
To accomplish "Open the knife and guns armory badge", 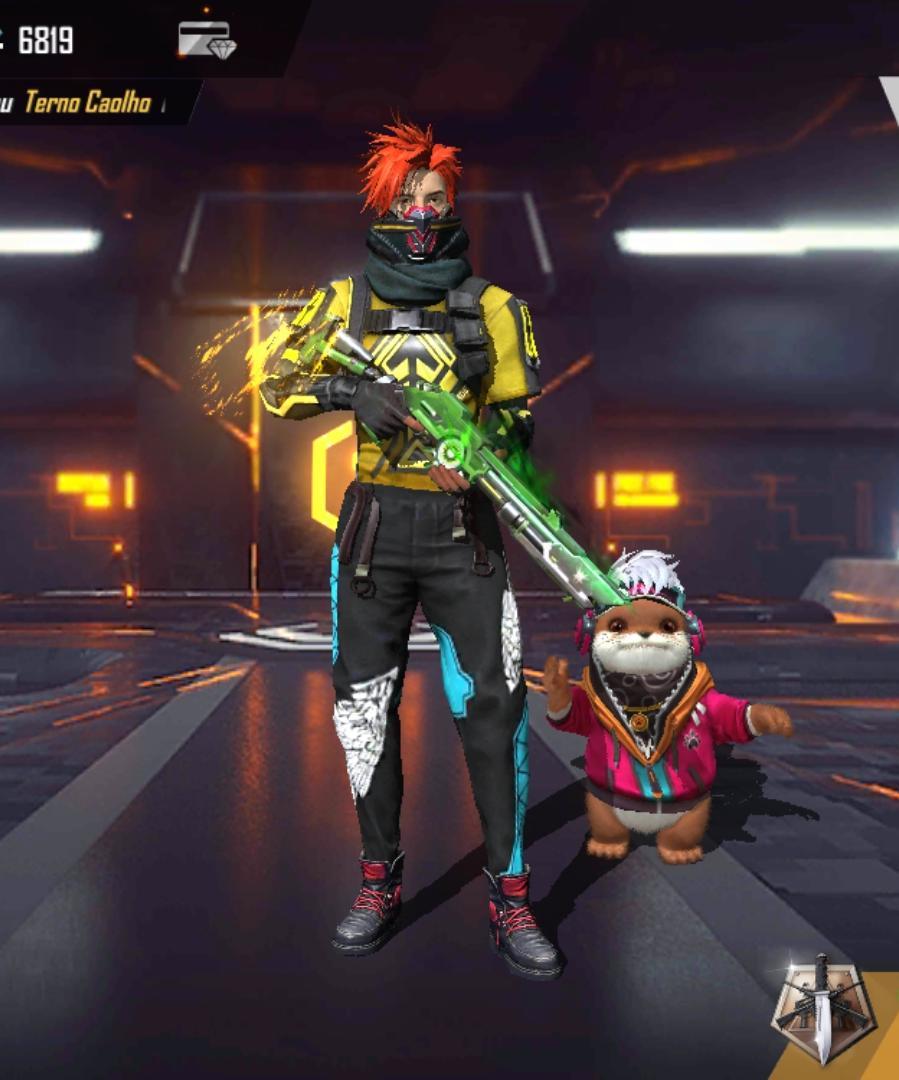I will point(823,1010).
